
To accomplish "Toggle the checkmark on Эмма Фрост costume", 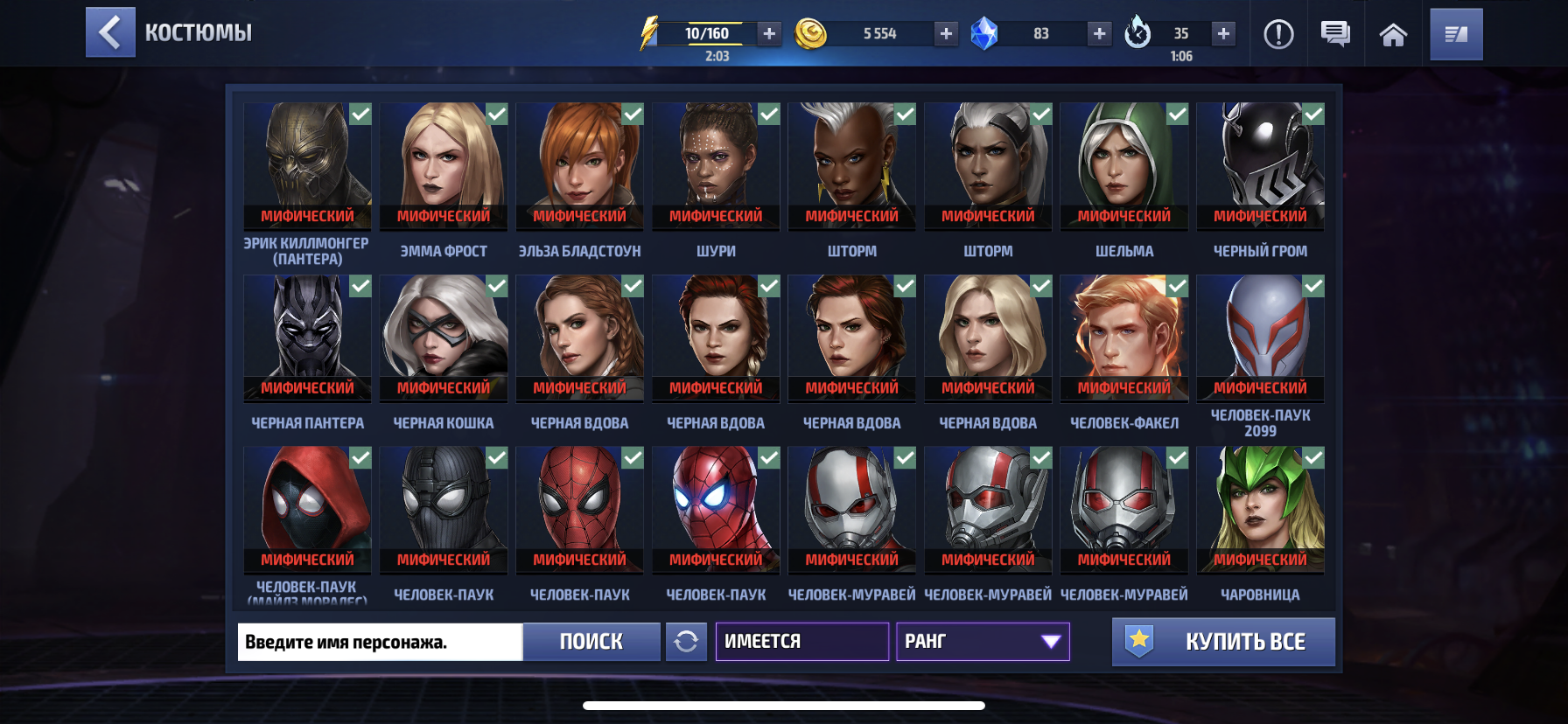I will 497,113.
